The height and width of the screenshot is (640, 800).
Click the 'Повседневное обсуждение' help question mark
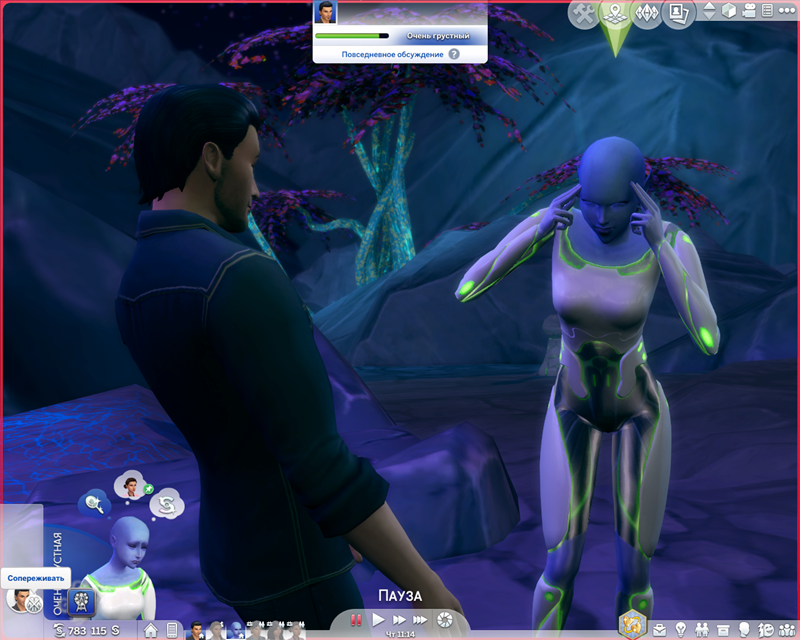[x=454, y=53]
